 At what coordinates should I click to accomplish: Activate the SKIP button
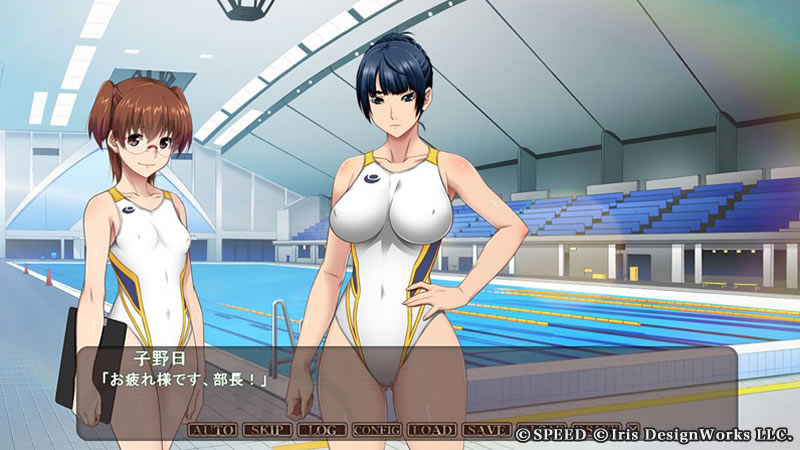coord(267,430)
